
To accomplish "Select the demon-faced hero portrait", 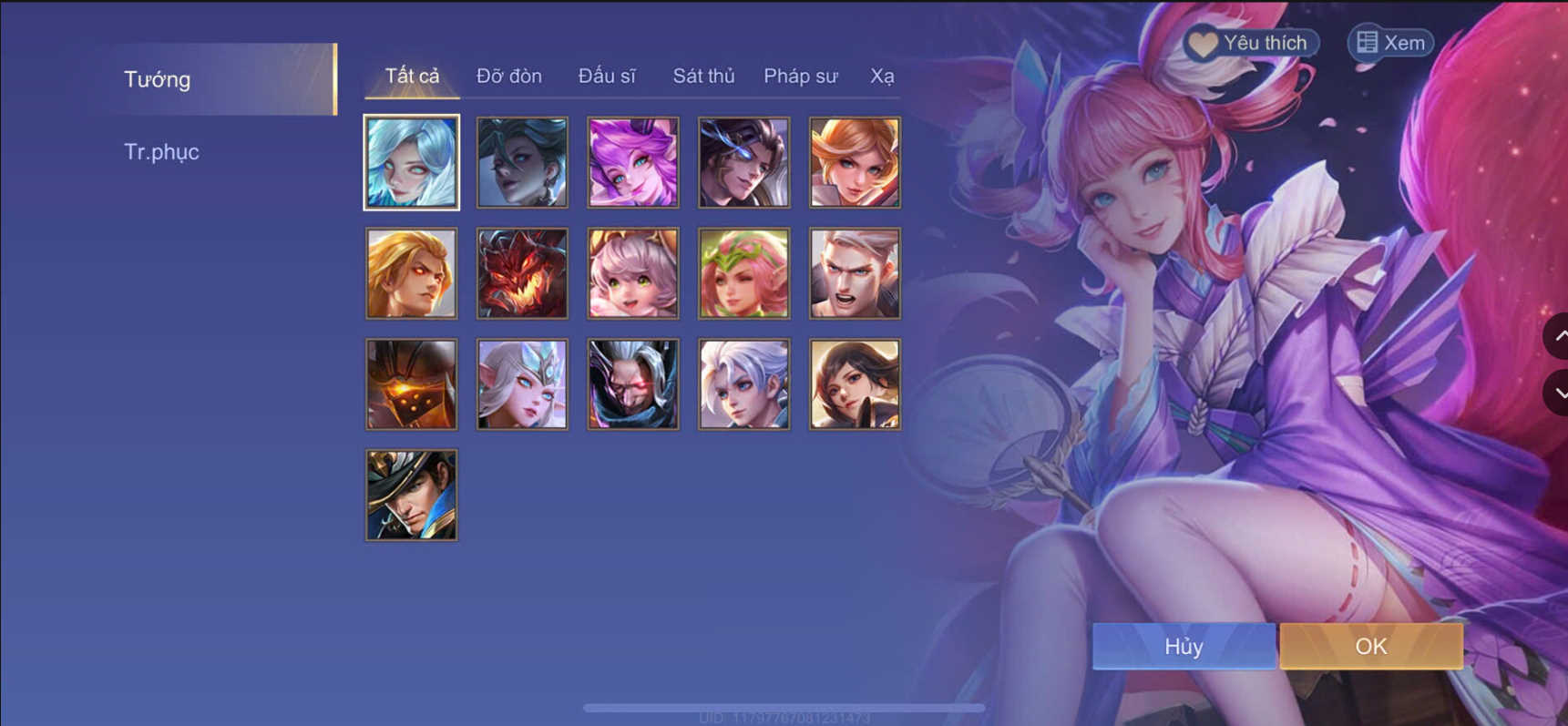I will [522, 273].
